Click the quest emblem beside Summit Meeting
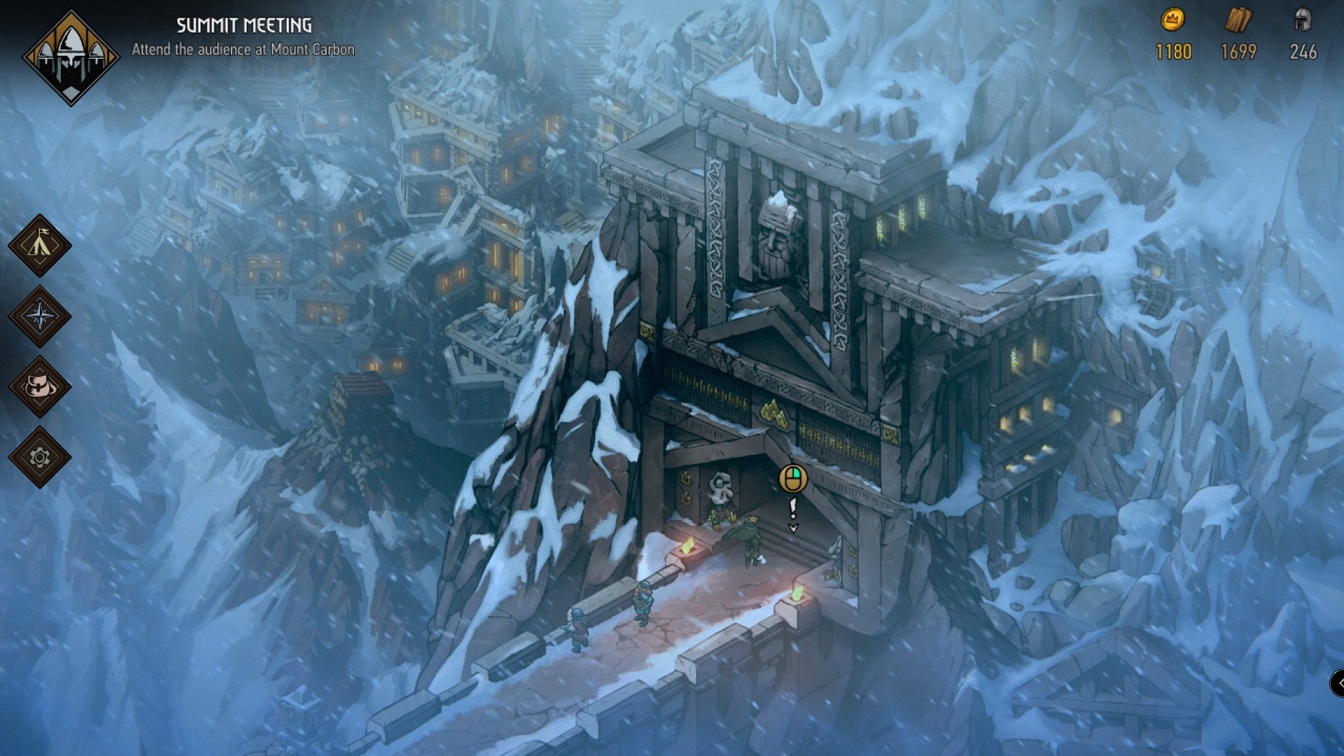Viewport: 1344px width, 756px height. pos(70,57)
